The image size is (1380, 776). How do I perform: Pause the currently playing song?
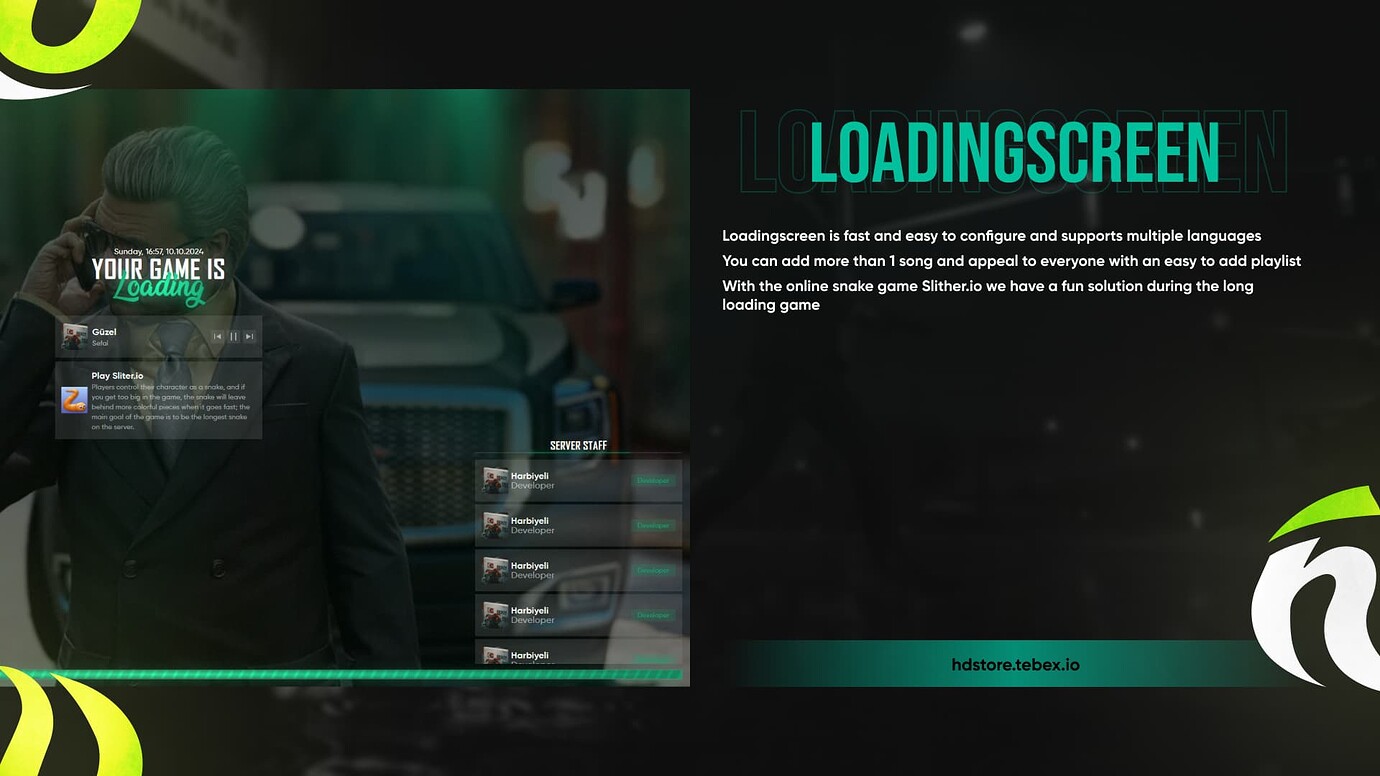pos(232,337)
